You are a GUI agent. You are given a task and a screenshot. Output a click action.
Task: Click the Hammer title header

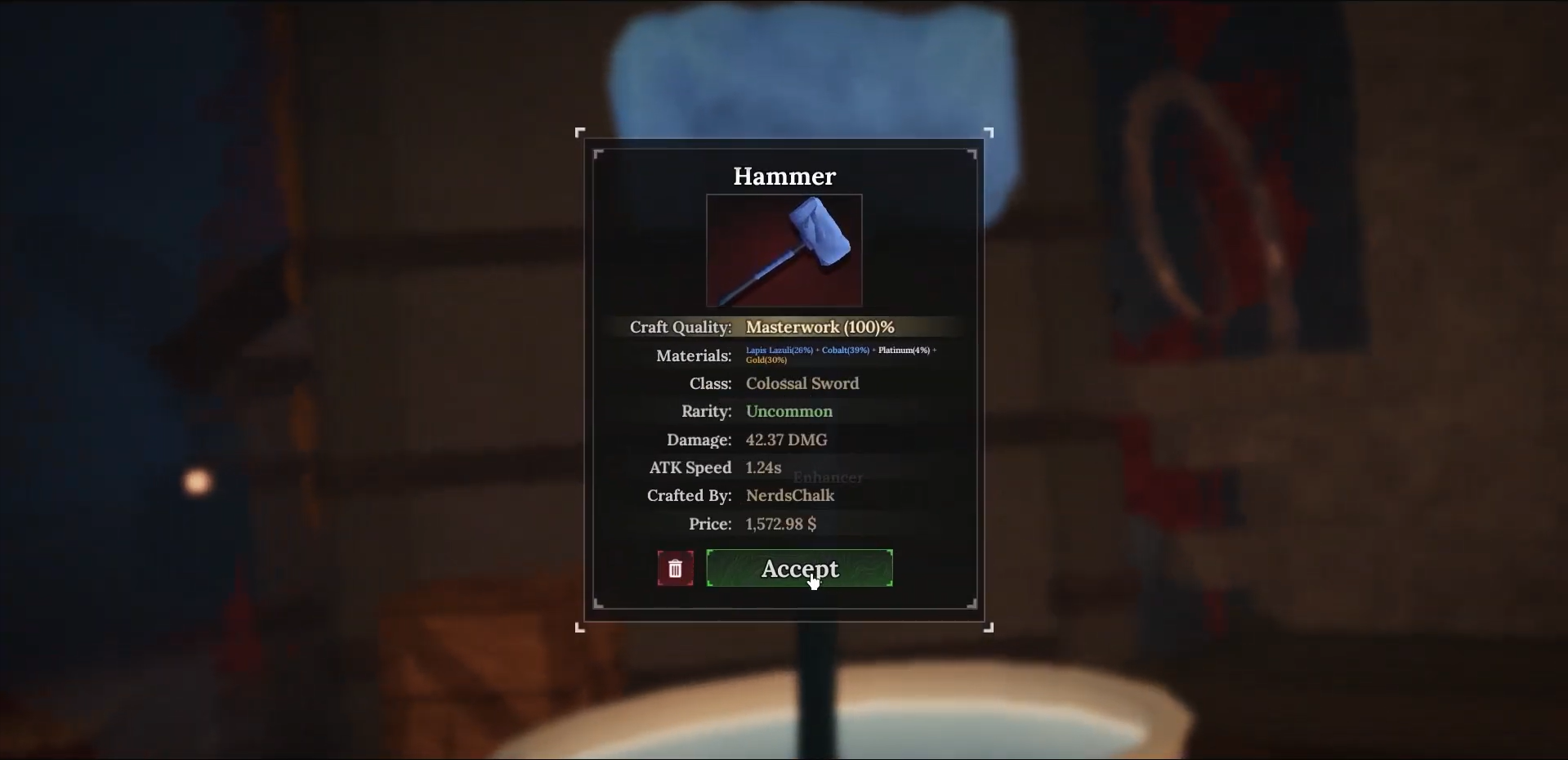click(784, 176)
